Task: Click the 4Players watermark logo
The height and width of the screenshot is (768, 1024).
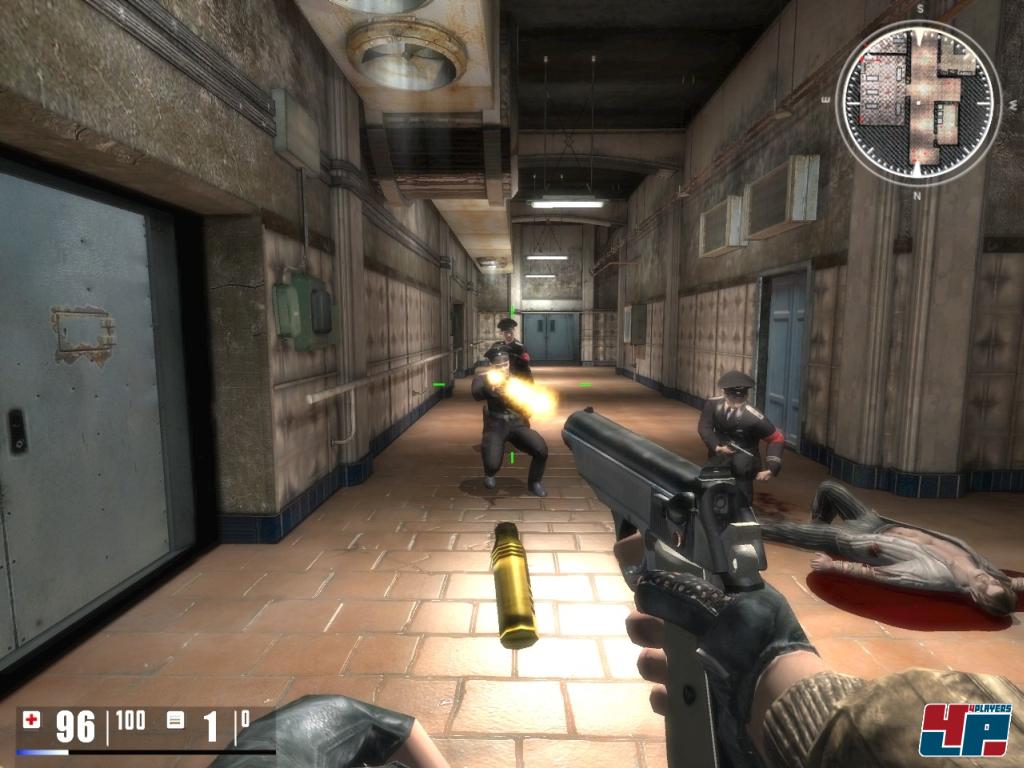Action: tap(964, 730)
